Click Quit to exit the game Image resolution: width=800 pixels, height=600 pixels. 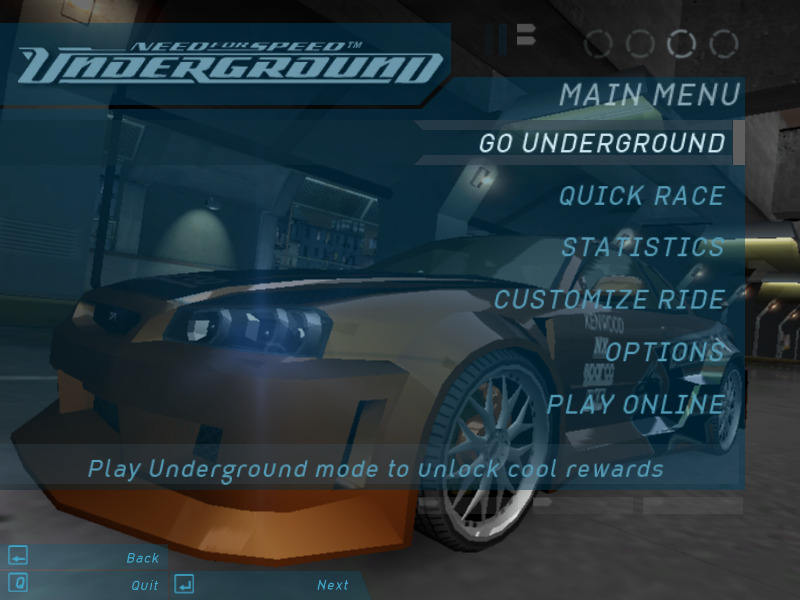[145, 585]
